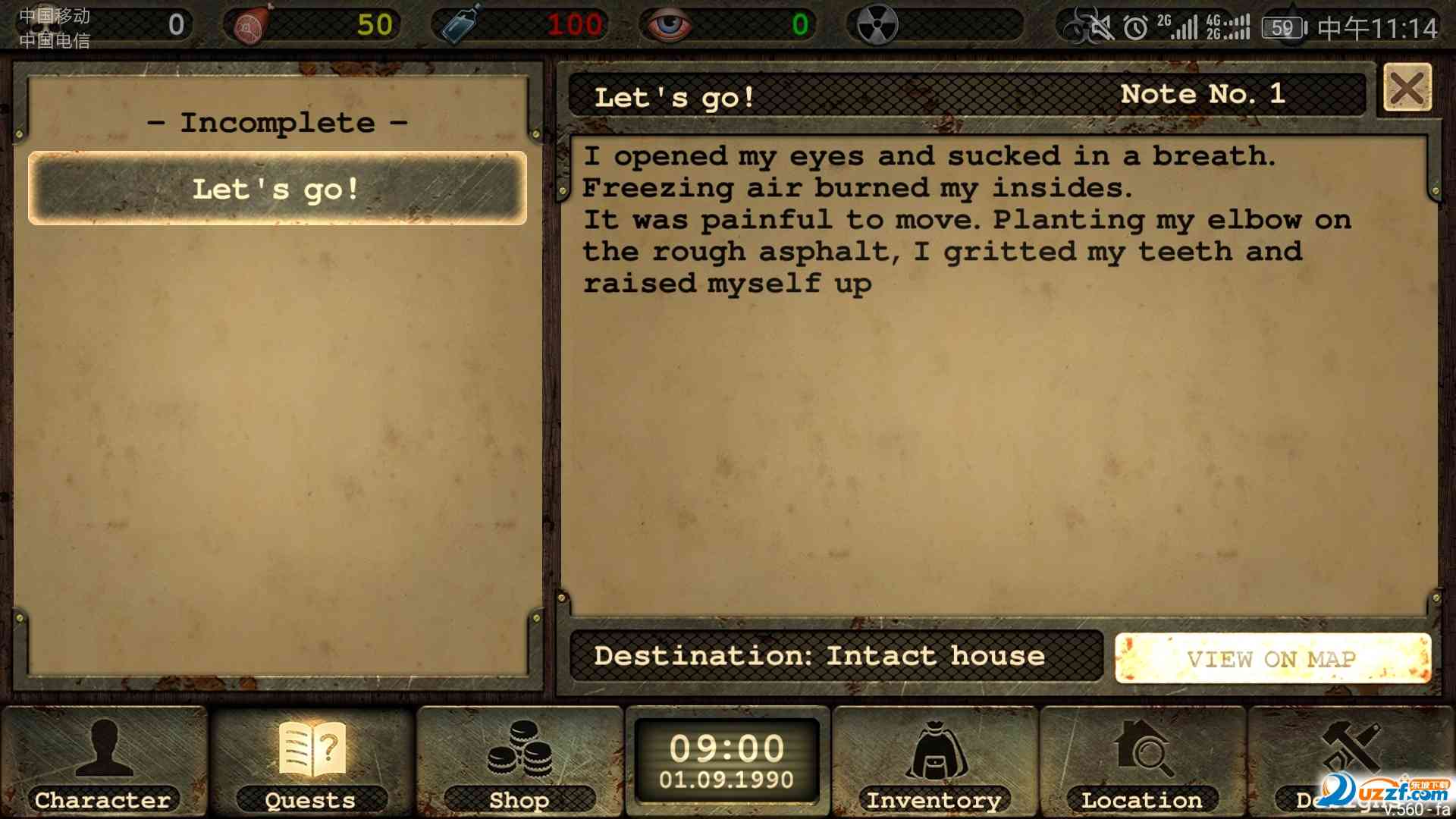Click the View on Map button

(x=1272, y=658)
